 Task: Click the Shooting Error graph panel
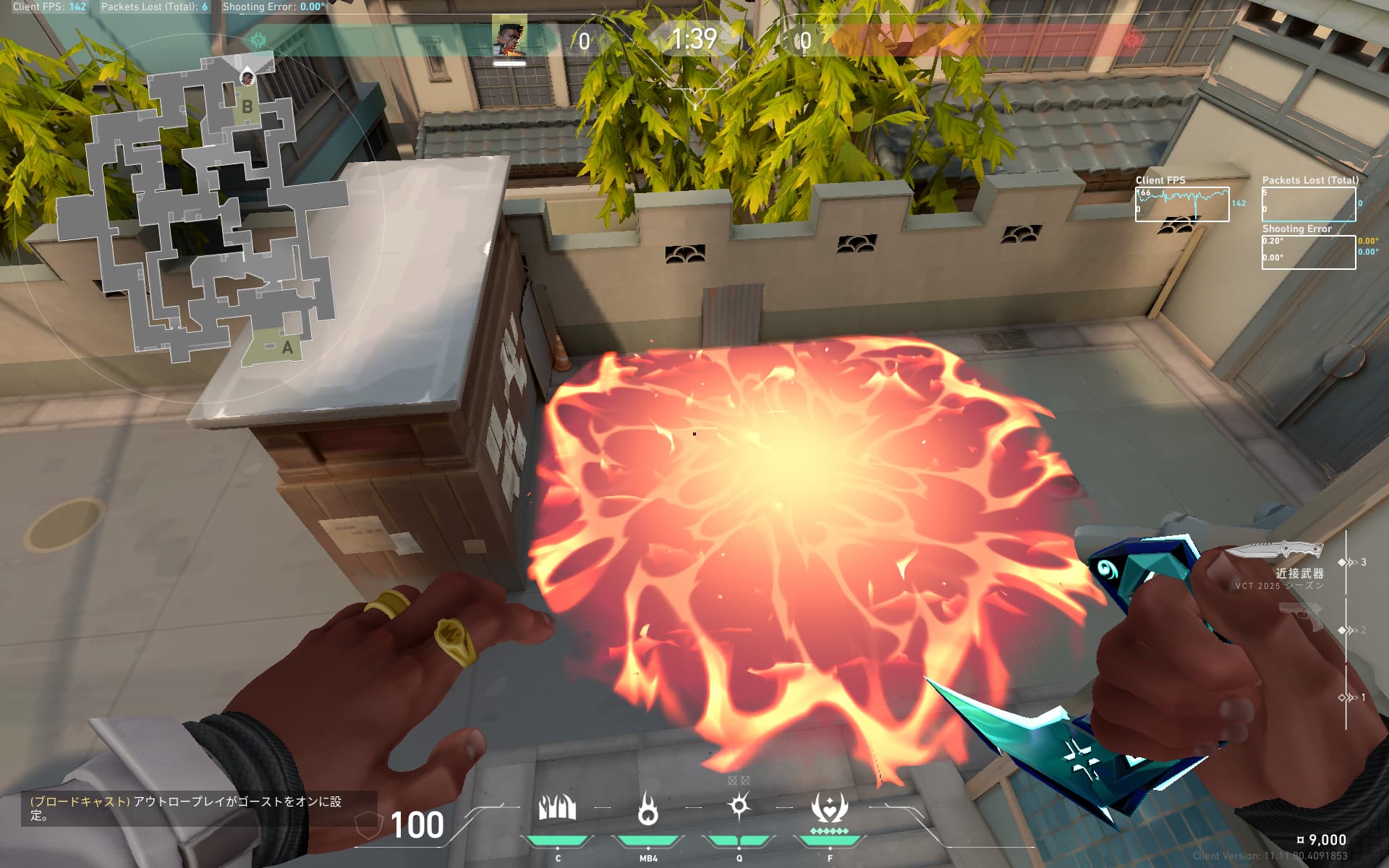1308,252
